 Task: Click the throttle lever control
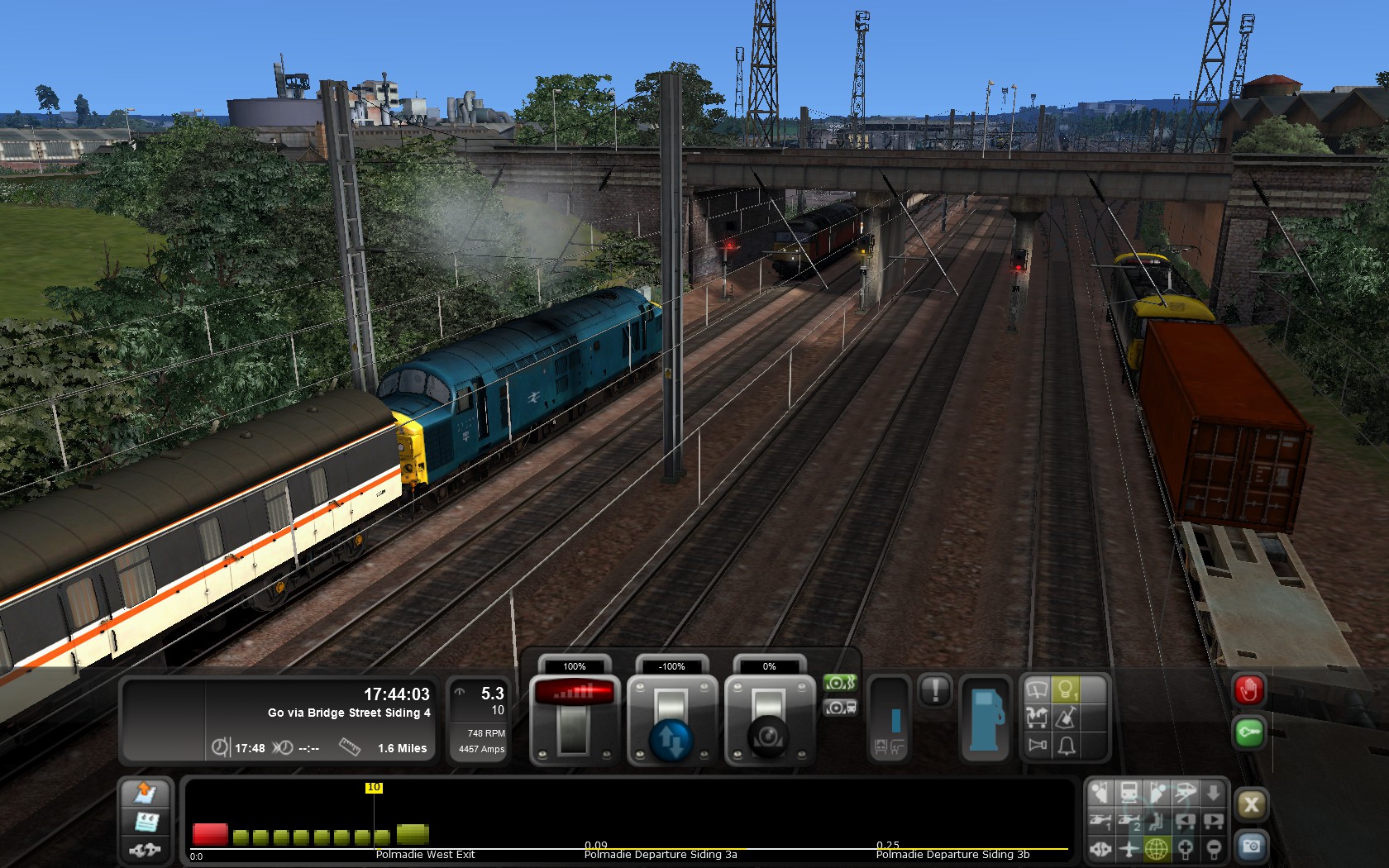(x=574, y=719)
